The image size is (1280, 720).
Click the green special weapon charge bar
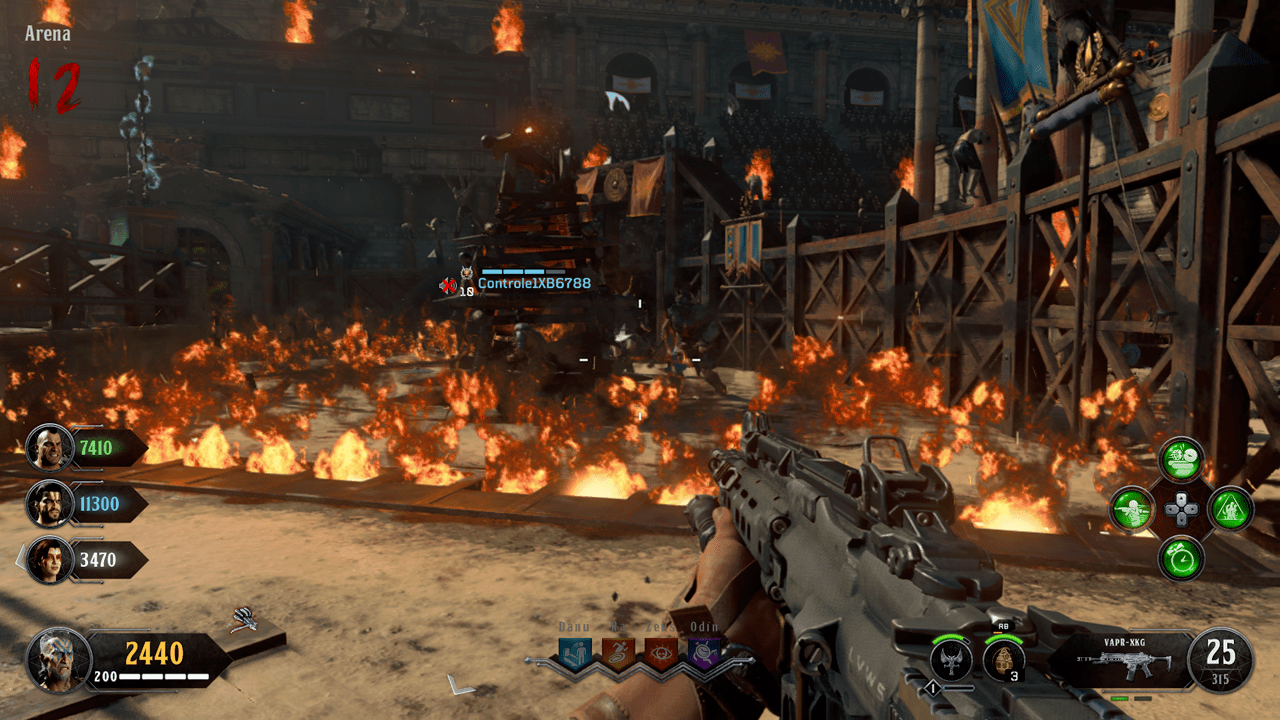click(950, 636)
